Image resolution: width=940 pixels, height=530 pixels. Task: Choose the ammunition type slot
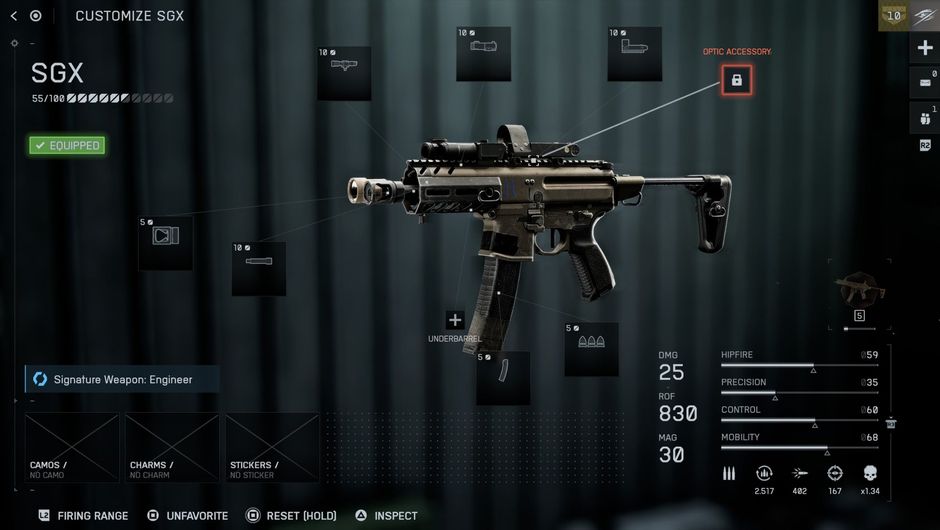(591, 348)
